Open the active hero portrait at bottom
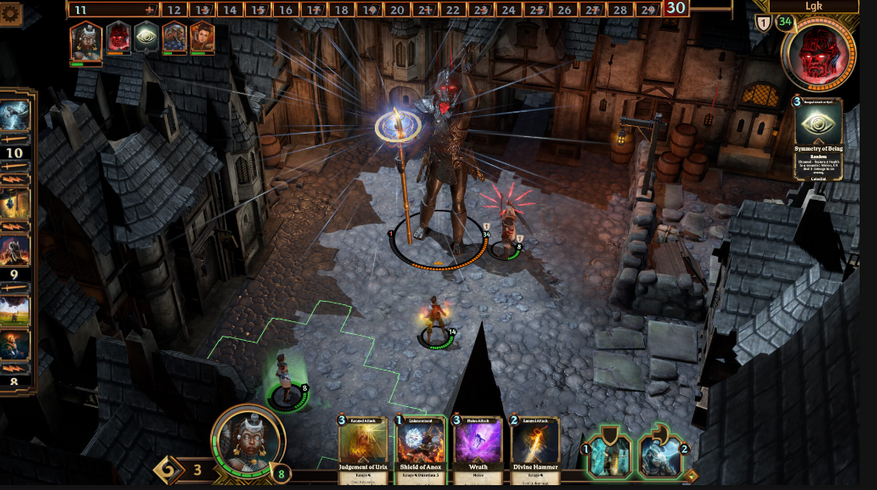Image resolution: width=877 pixels, height=490 pixels. coord(248,440)
